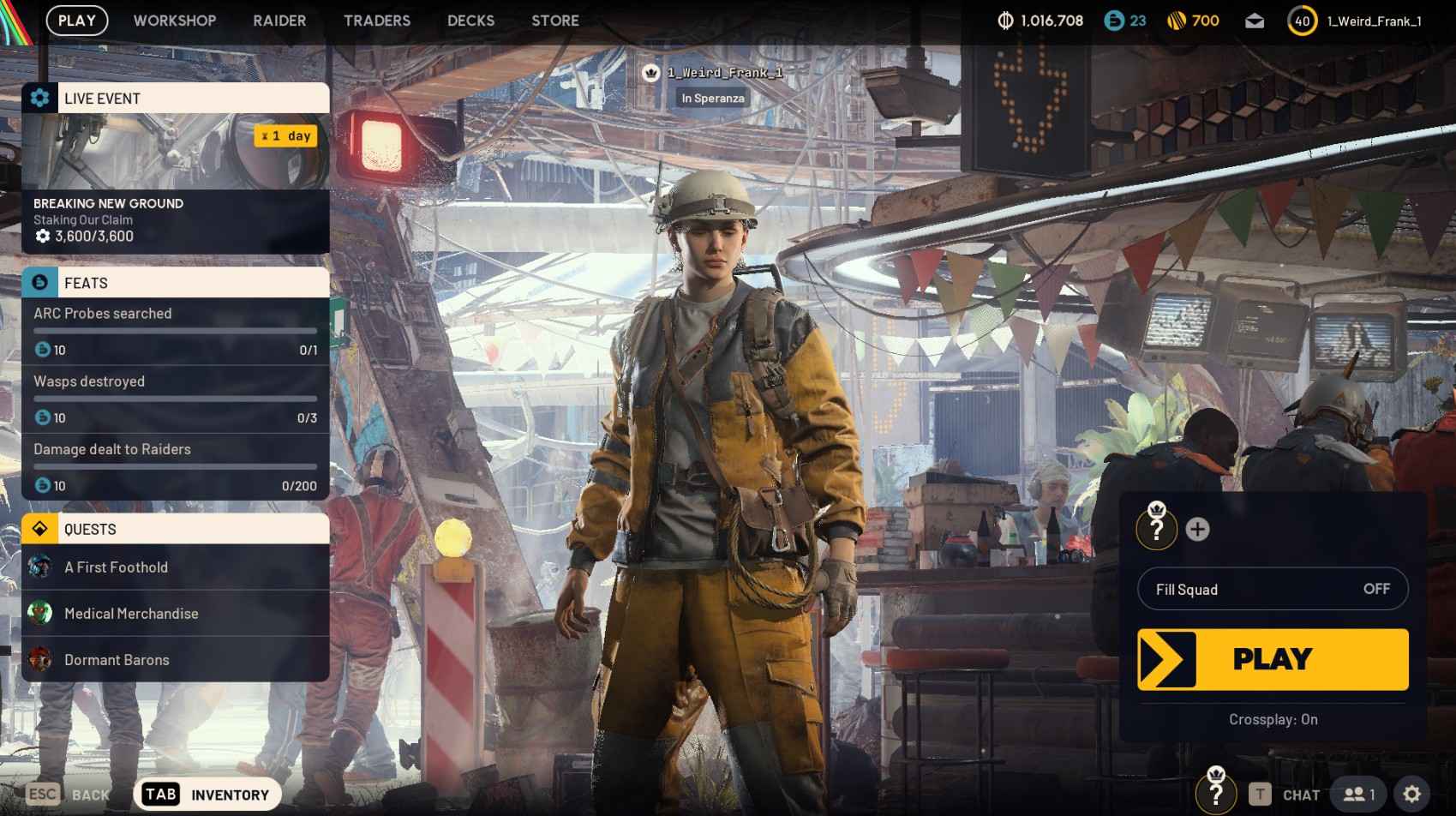Click the A First Foothold quest icon
The image size is (1456, 816).
[x=40, y=567]
